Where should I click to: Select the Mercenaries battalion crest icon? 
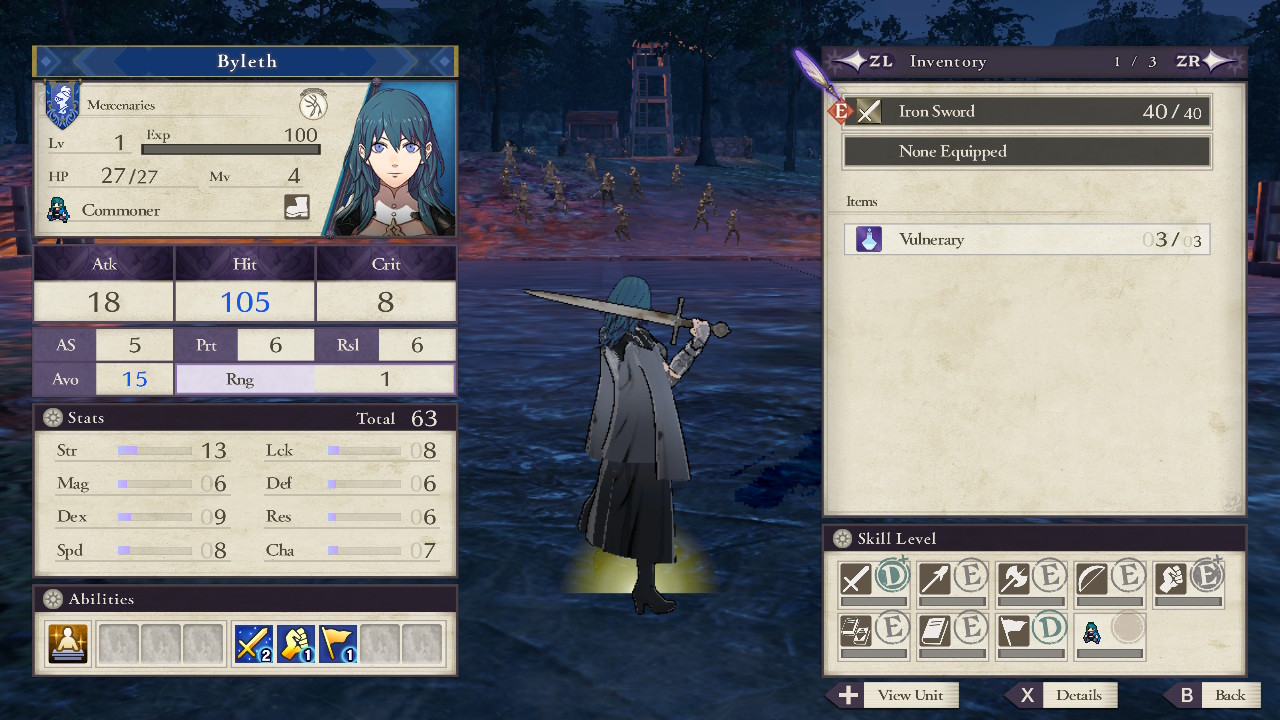(x=62, y=105)
